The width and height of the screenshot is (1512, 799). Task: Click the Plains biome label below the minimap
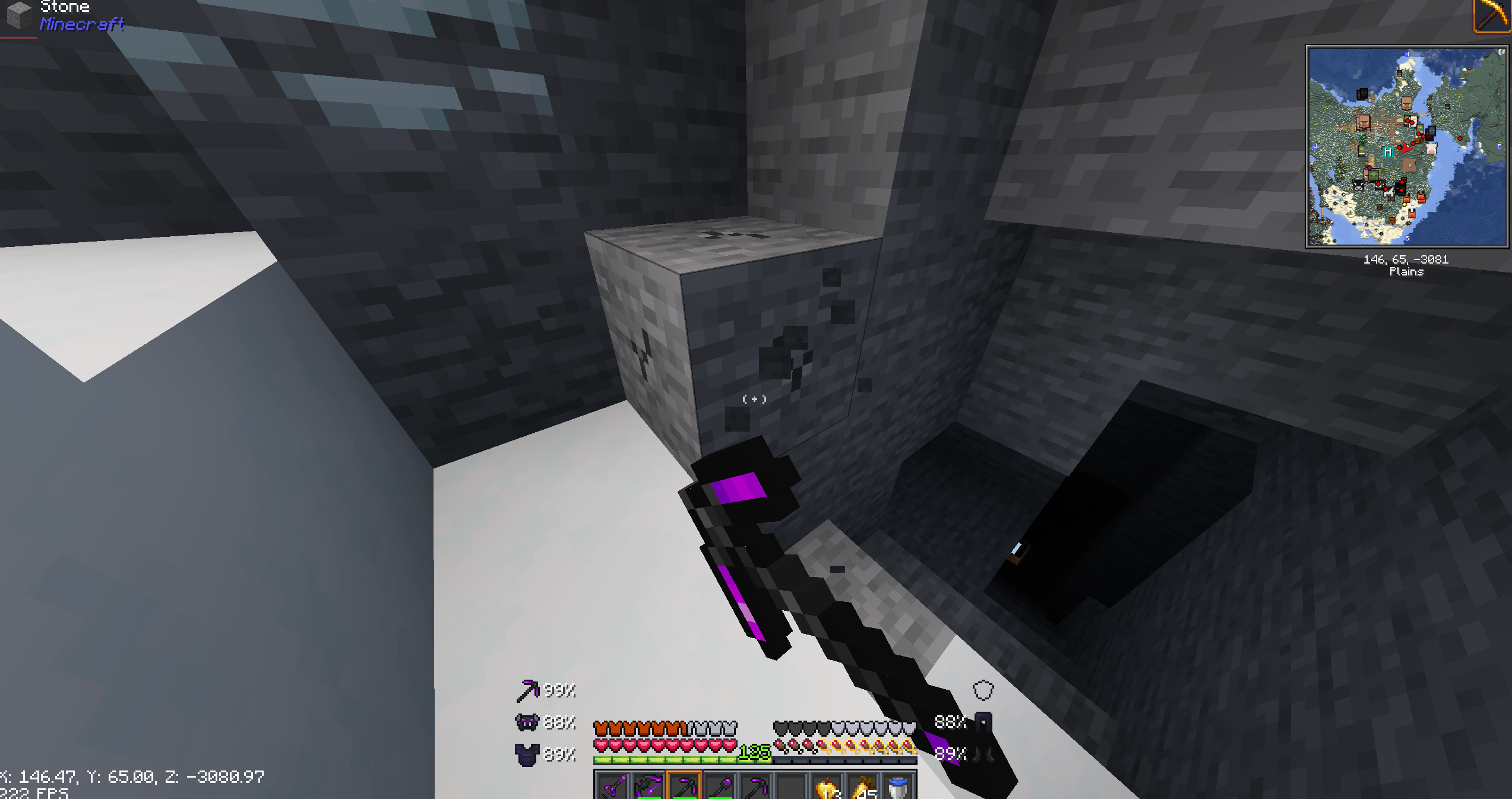point(1407,271)
